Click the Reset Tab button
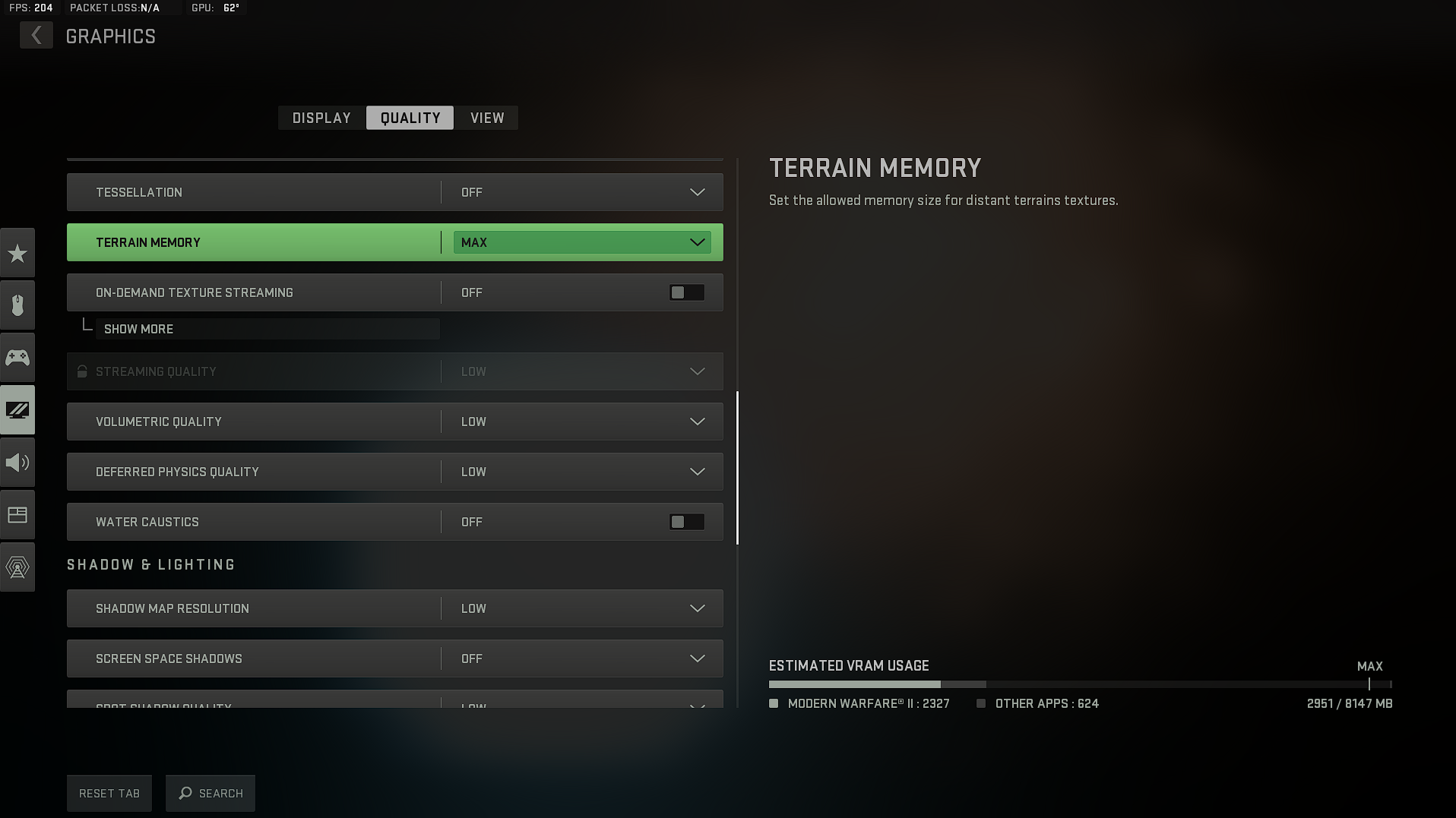 click(x=109, y=793)
